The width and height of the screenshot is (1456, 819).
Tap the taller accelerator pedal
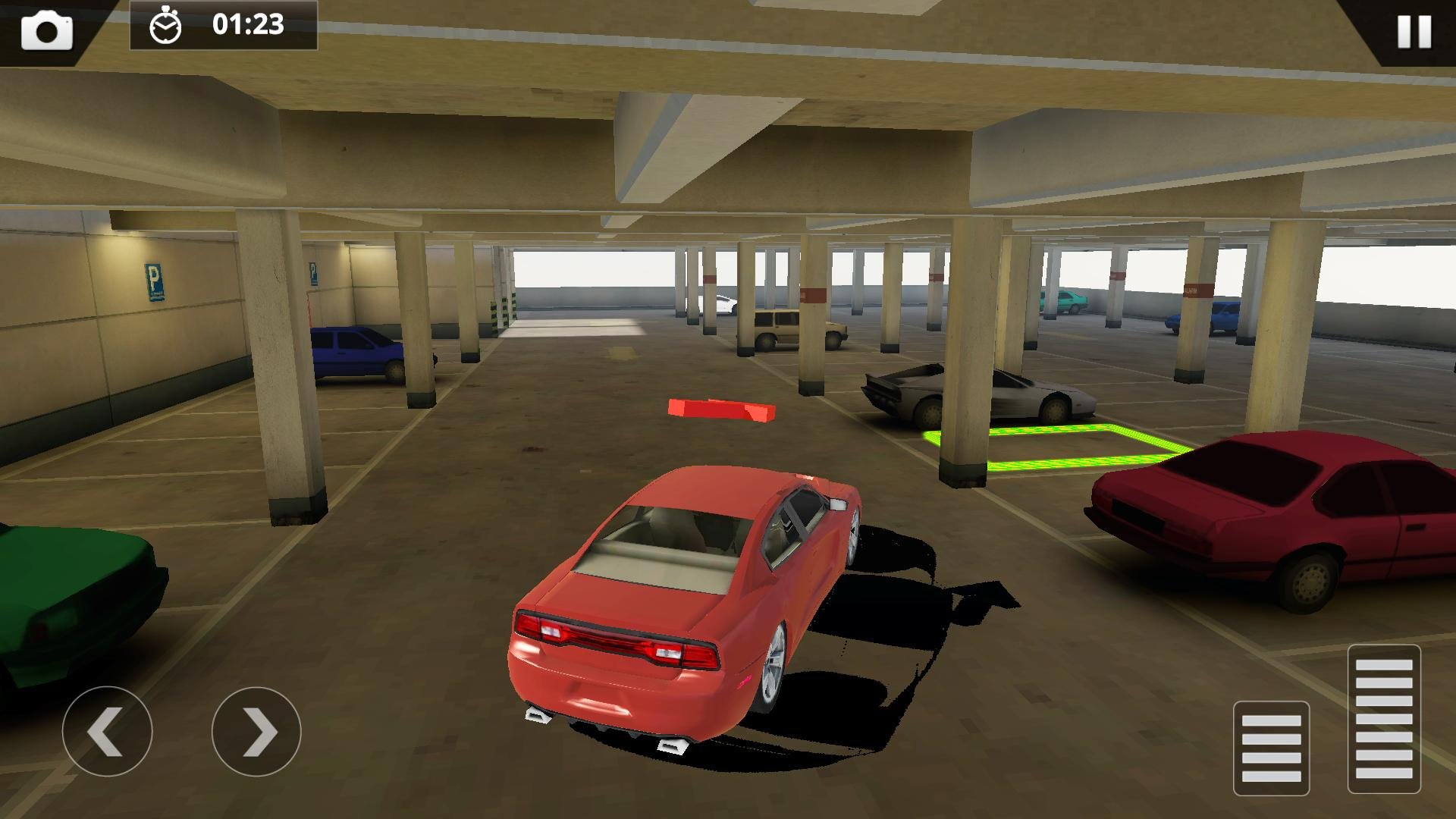[1383, 718]
